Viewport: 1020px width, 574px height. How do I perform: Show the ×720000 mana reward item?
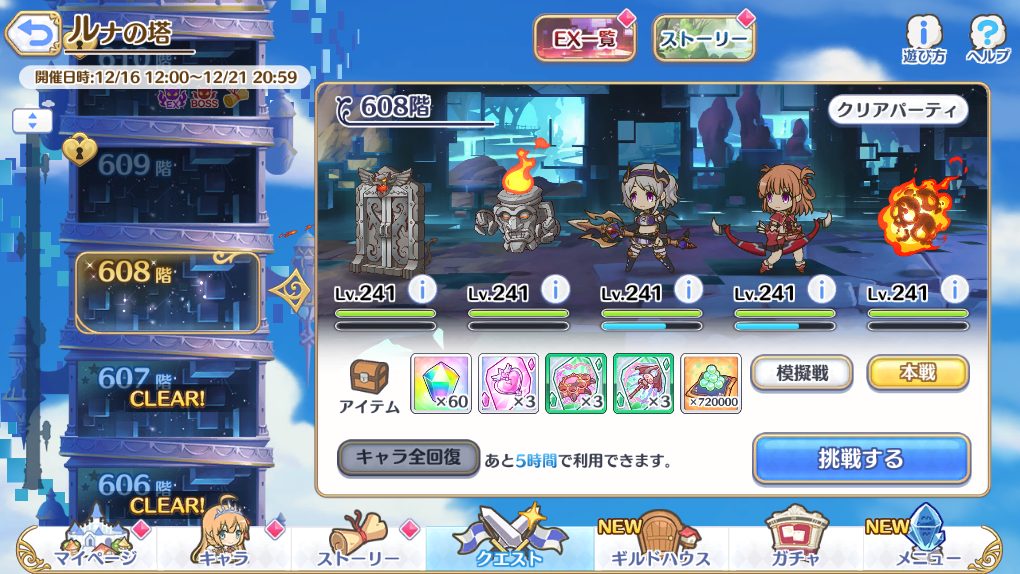[x=711, y=383]
